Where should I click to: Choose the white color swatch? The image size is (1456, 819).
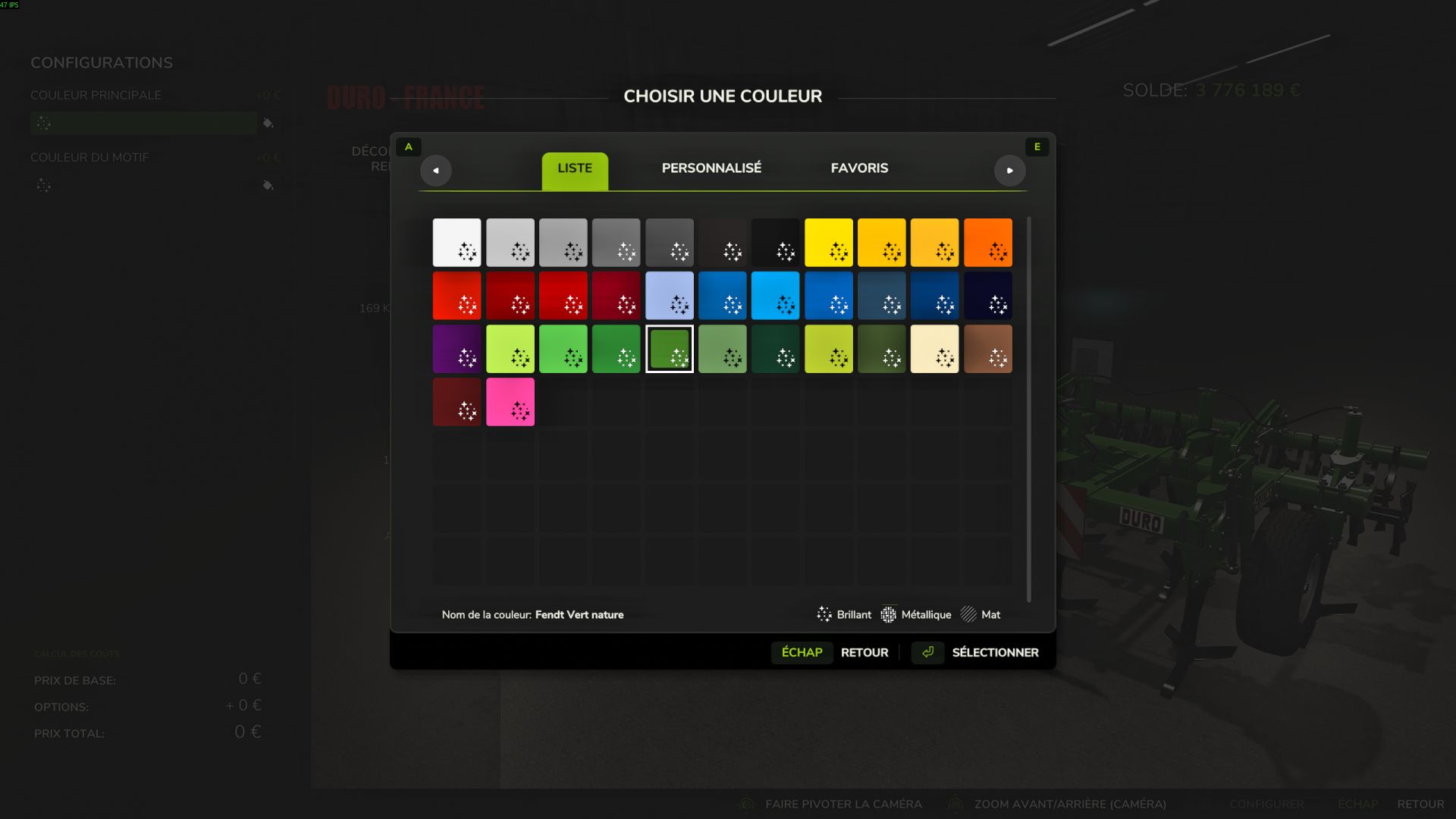[x=457, y=243]
